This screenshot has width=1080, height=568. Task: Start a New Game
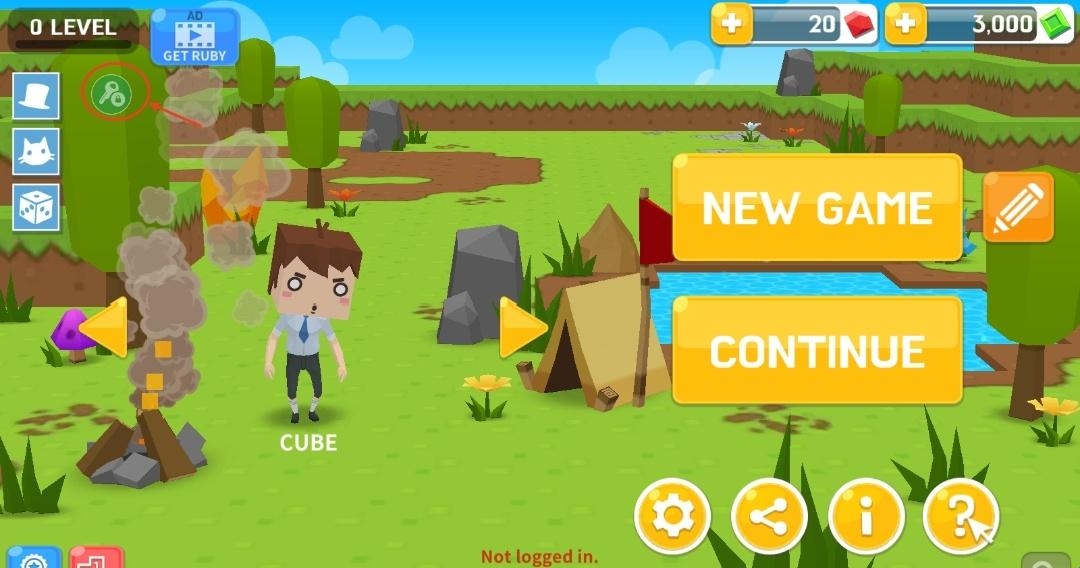(x=817, y=208)
